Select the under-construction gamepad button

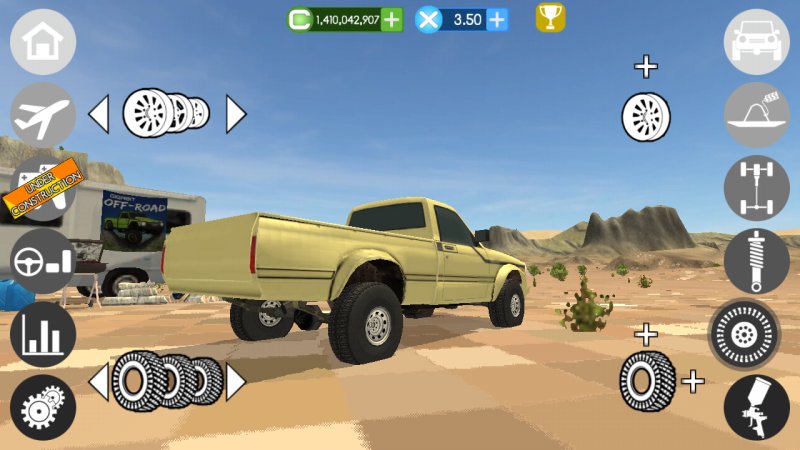(x=42, y=187)
